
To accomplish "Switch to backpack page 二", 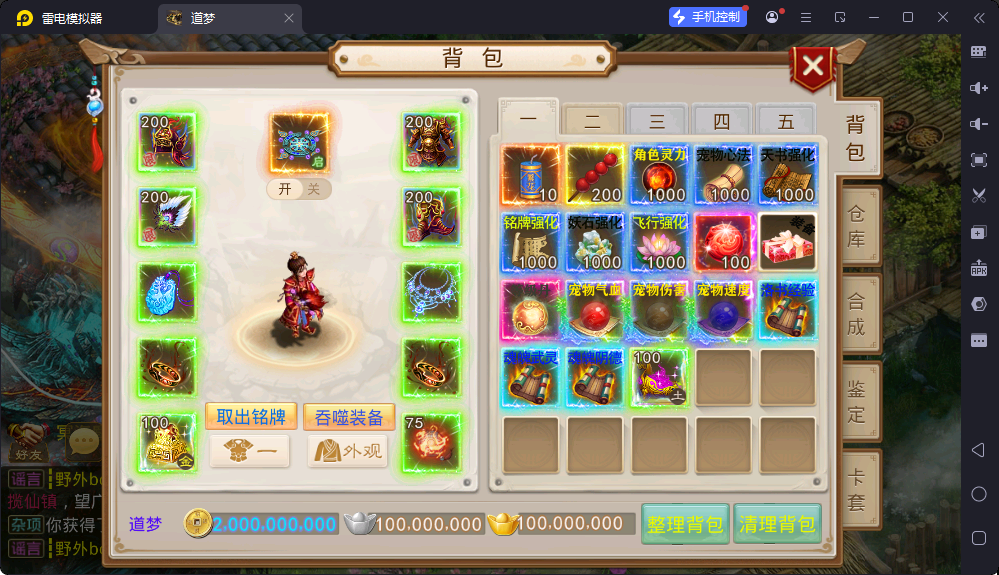I will click(x=592, y=122).
